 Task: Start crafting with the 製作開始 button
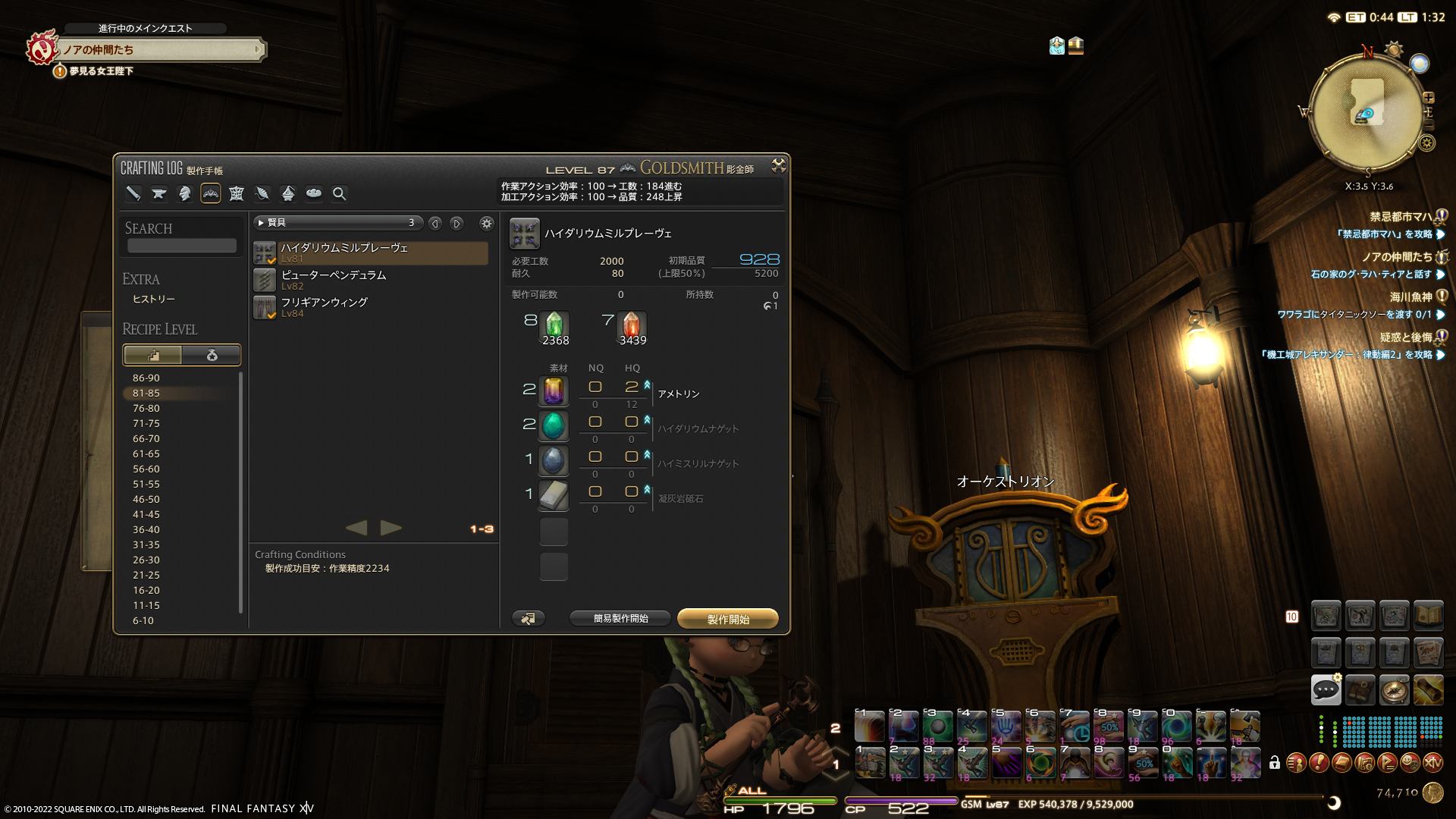pyautogui.click(x=727, y=619)
